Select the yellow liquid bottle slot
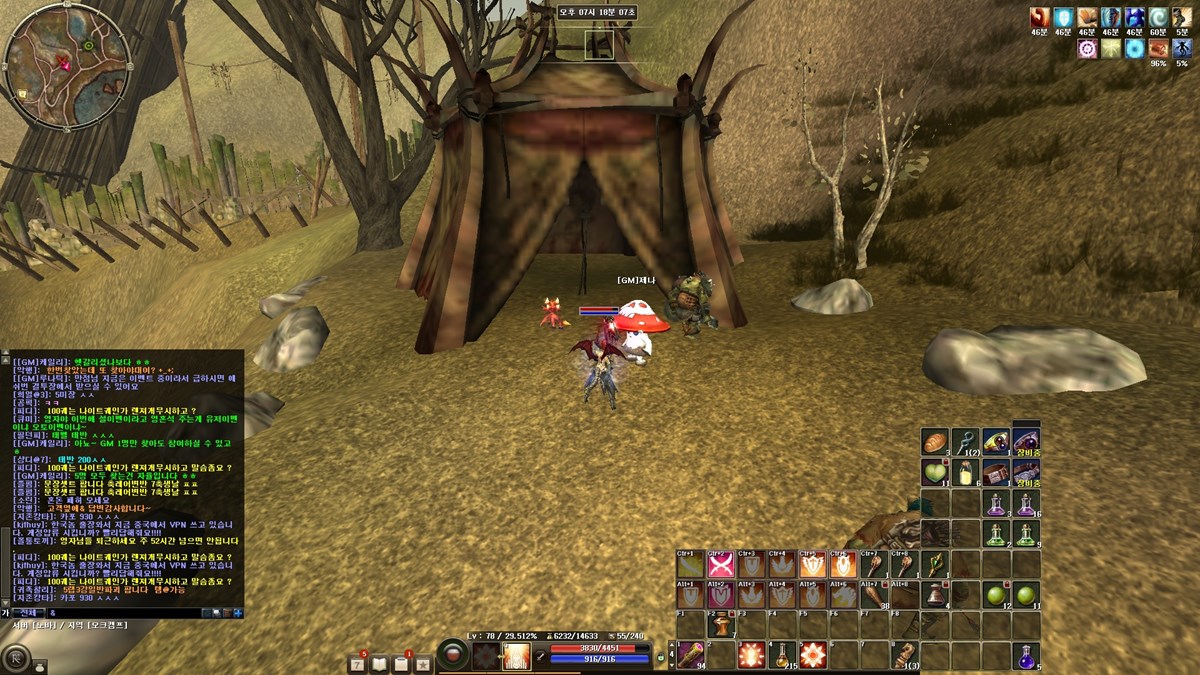The height and width of the screenshot is (675, 1200). pos(966,472)
